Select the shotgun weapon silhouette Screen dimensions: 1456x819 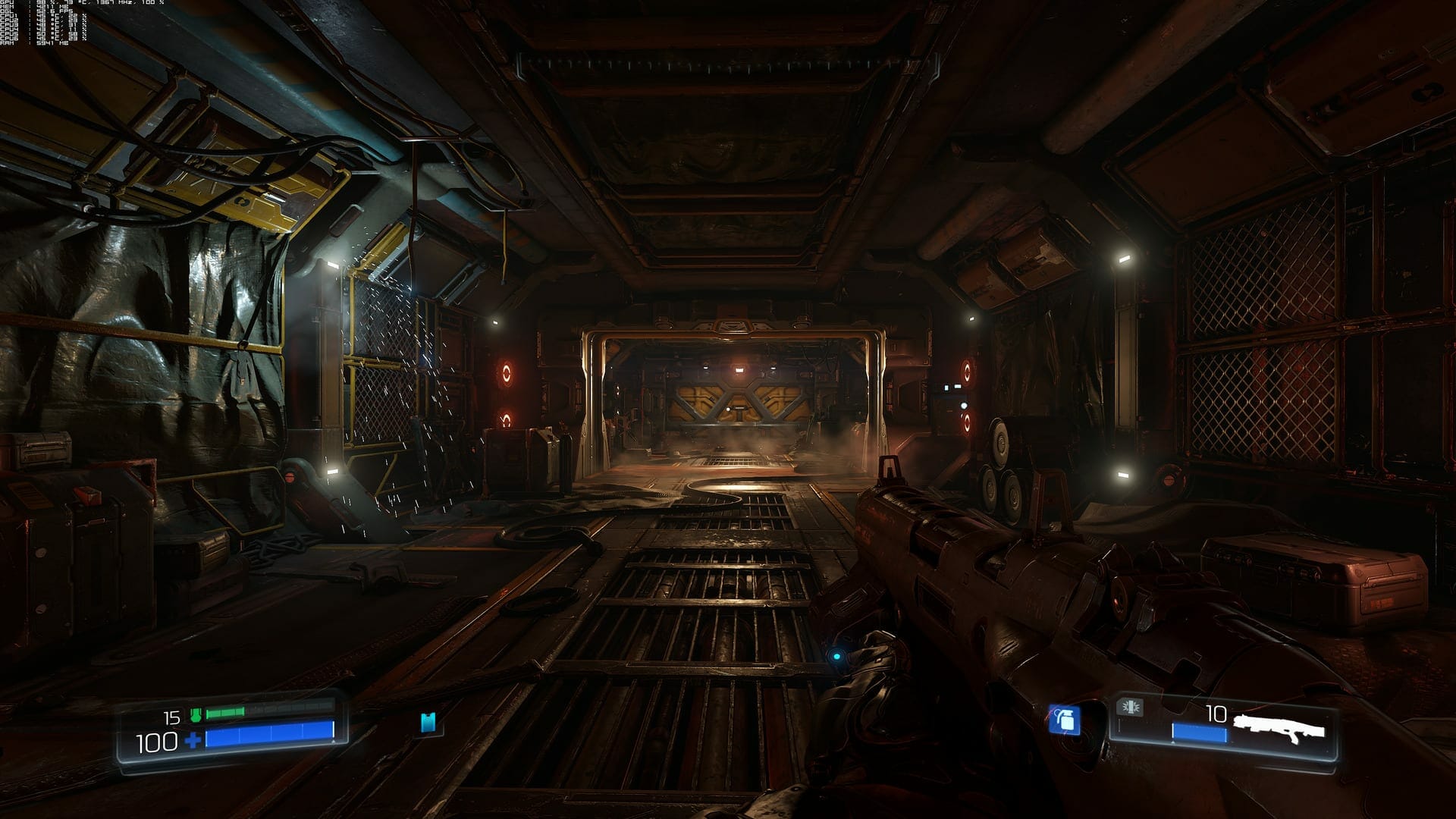pos(1279,726)
